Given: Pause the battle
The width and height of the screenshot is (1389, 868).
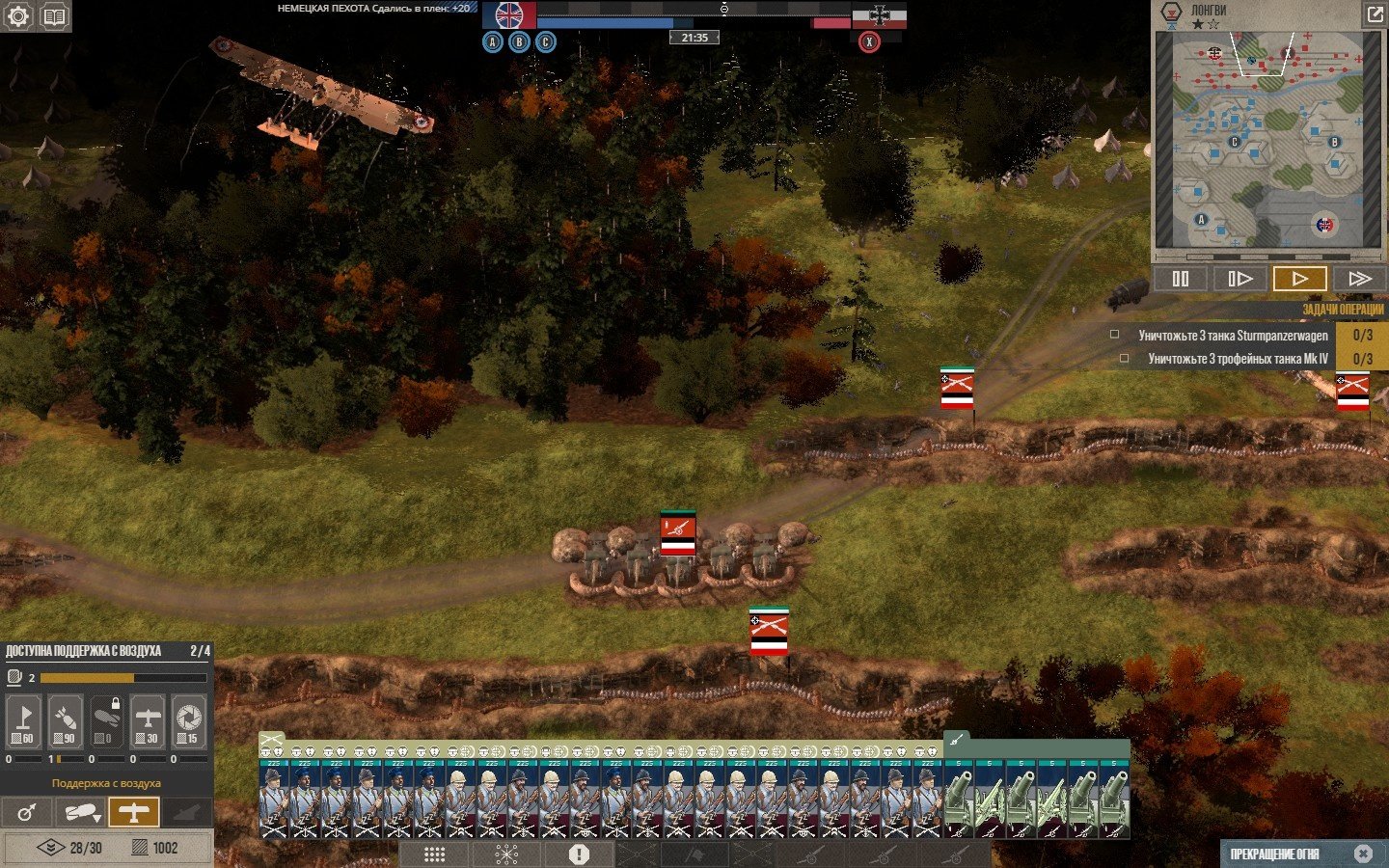Looking at the screenshot, I should [1180, 279].
